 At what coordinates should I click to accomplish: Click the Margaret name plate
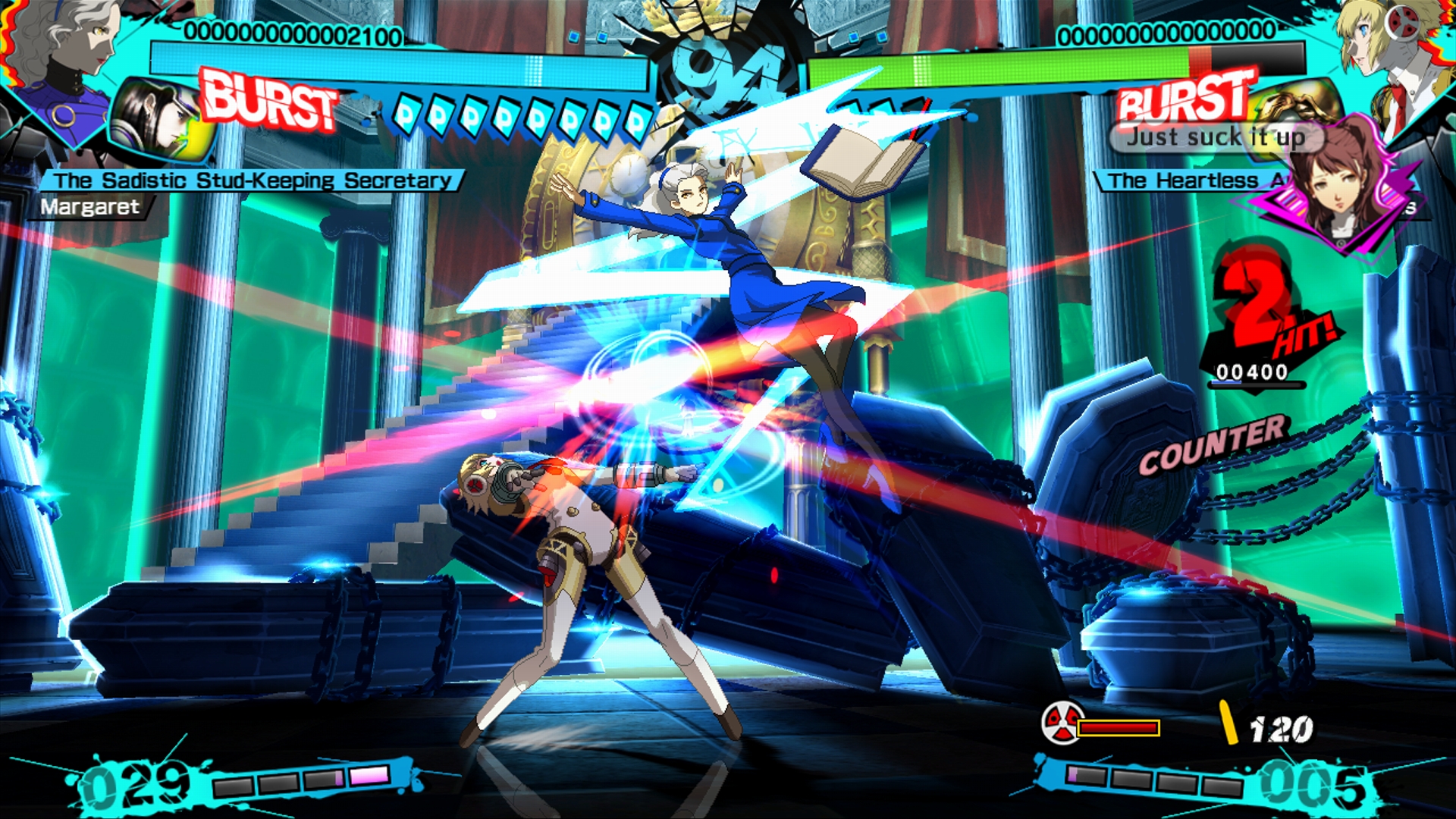coord(90,207)
